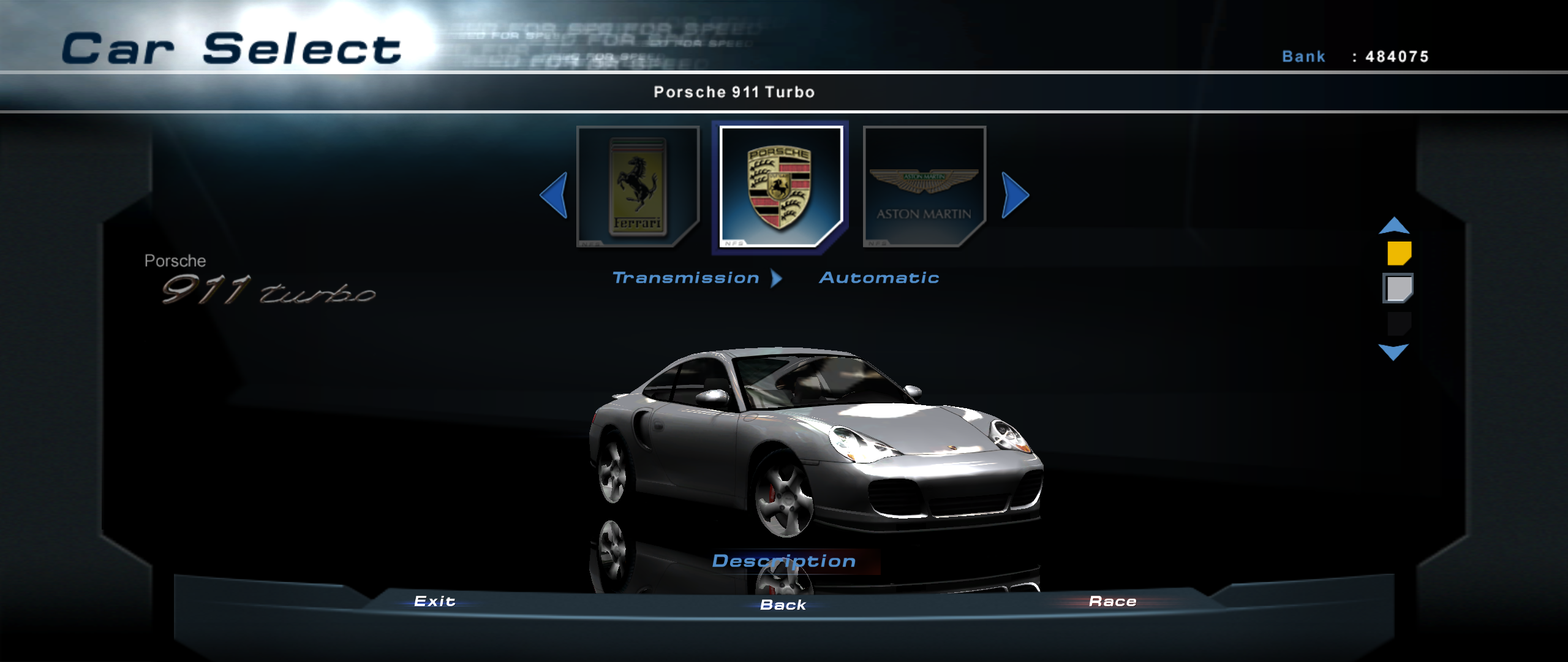Select the Ferrari brand tile
This screenshot has width=1568, height=662.
(x=638, y=186)
